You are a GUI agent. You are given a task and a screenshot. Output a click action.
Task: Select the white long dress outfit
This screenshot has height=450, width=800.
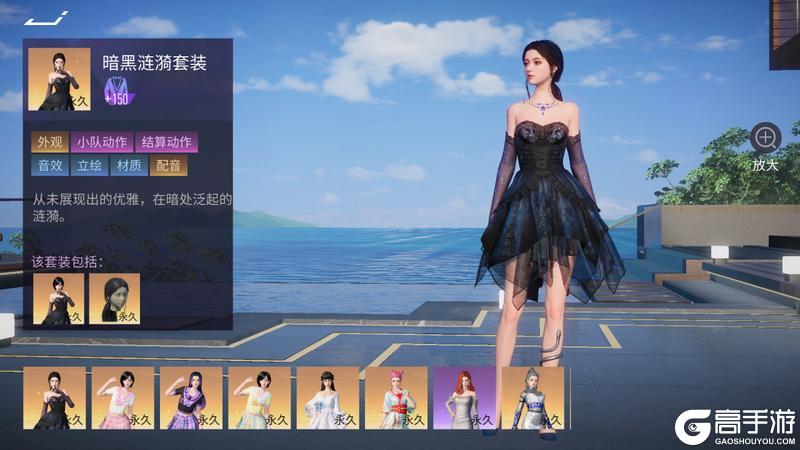pyautogui.click(x=327, y=398)
